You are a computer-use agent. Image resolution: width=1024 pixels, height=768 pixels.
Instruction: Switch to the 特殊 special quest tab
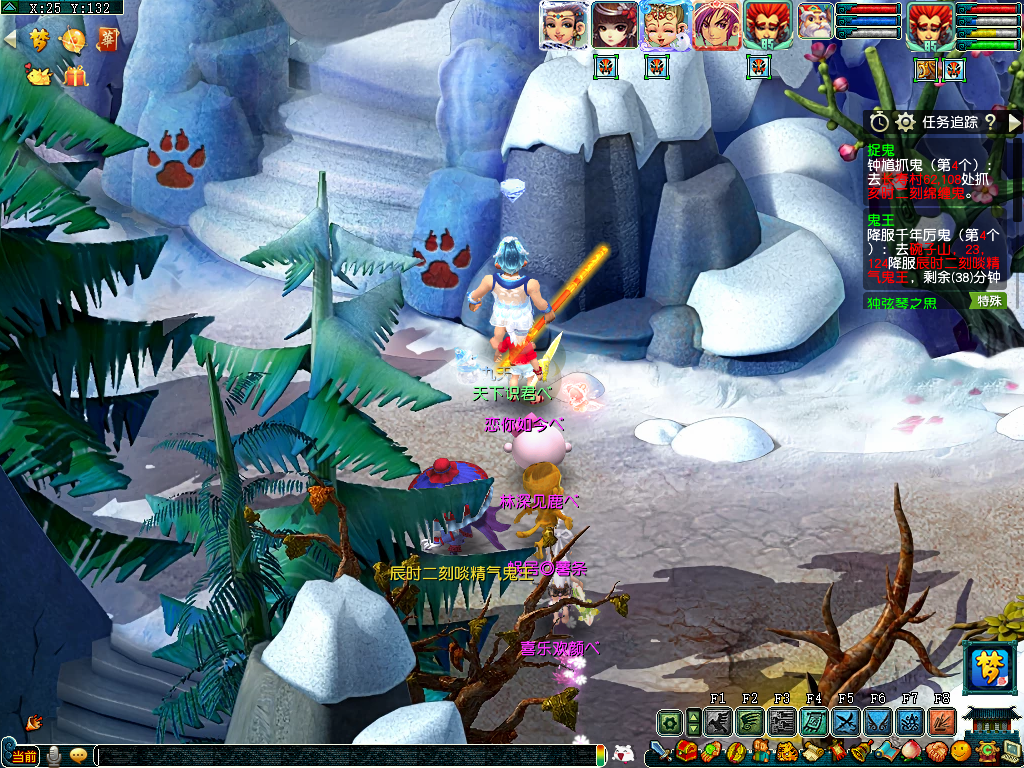989,301
